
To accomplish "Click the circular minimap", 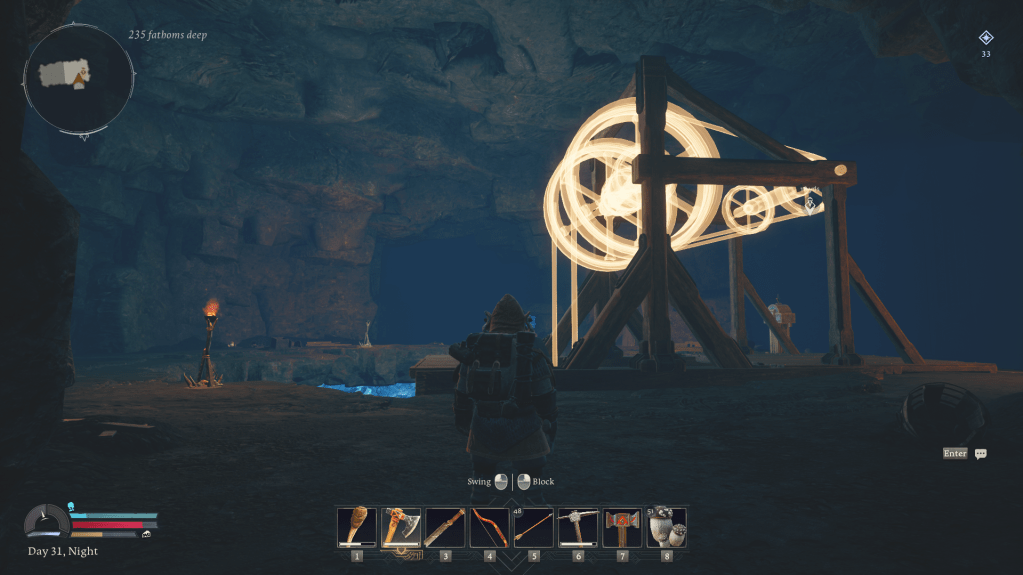I will [x=79, y=78].
